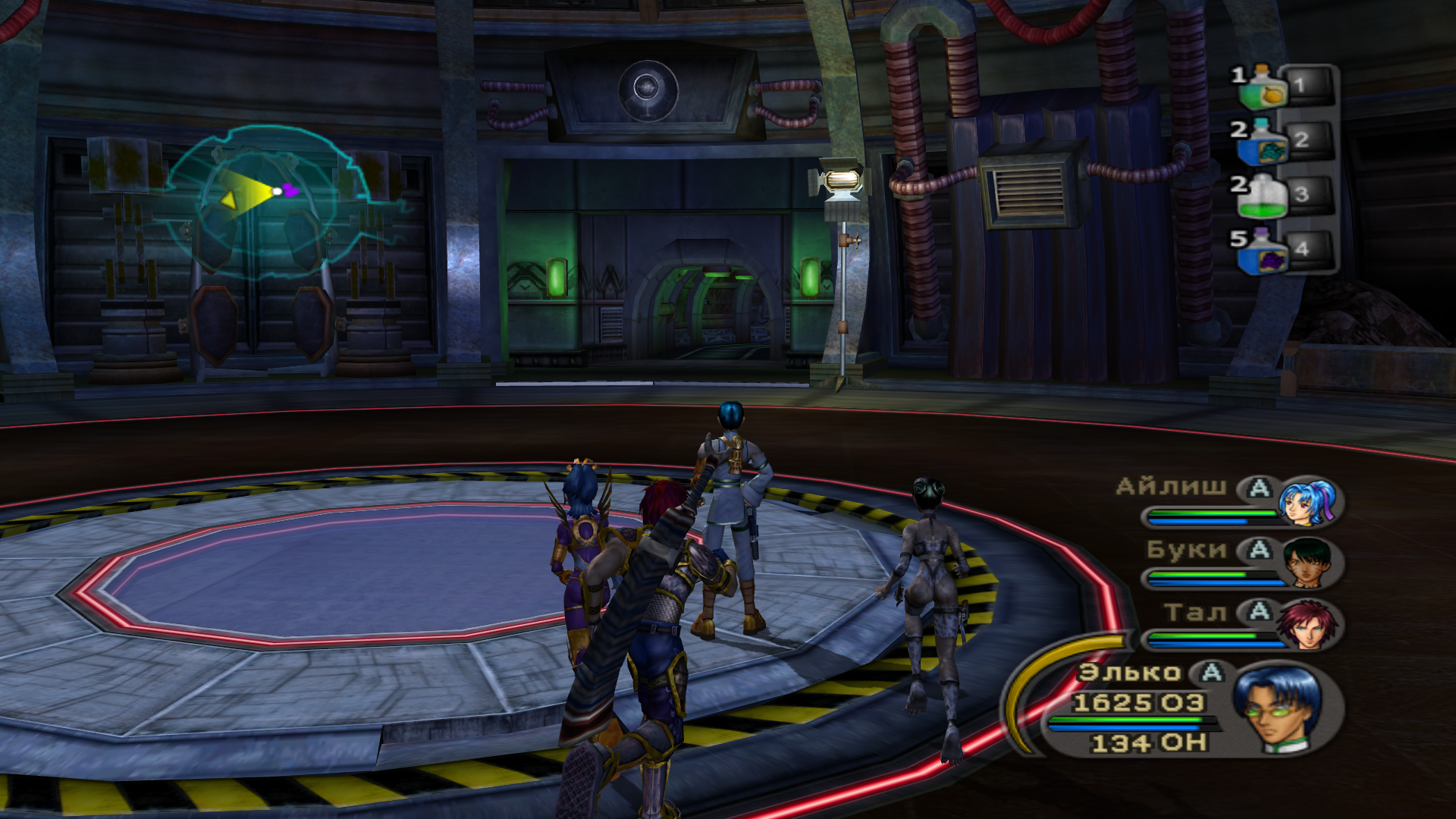Select party member Айлиш portrait

1306,501
